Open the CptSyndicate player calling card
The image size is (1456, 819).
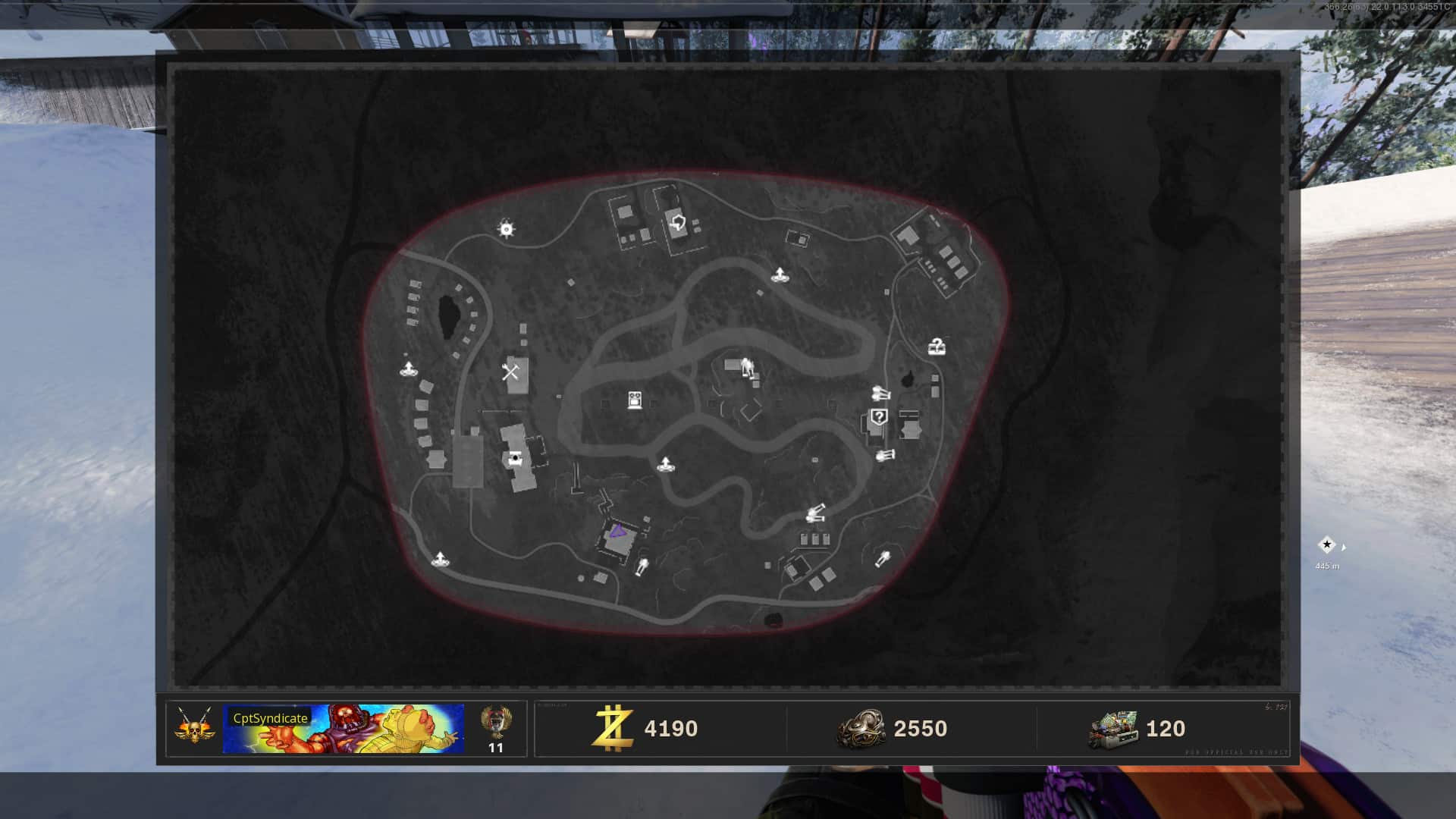click(344, 729)
